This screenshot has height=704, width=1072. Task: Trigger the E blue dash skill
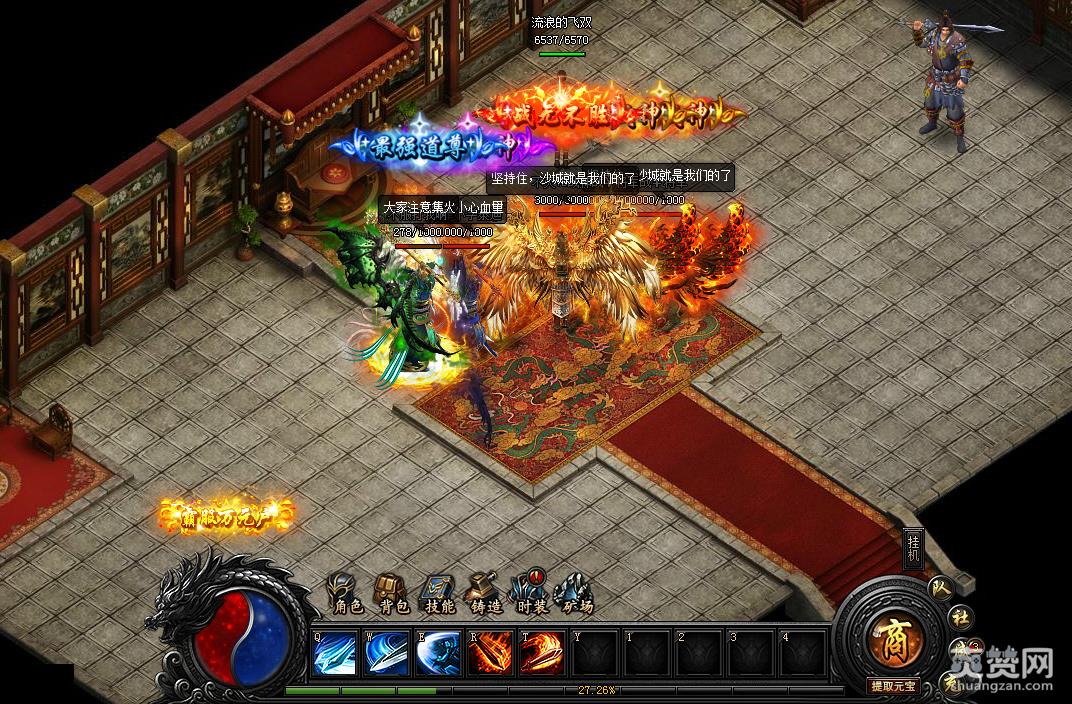pyautogui.click(x=438, y=654)
